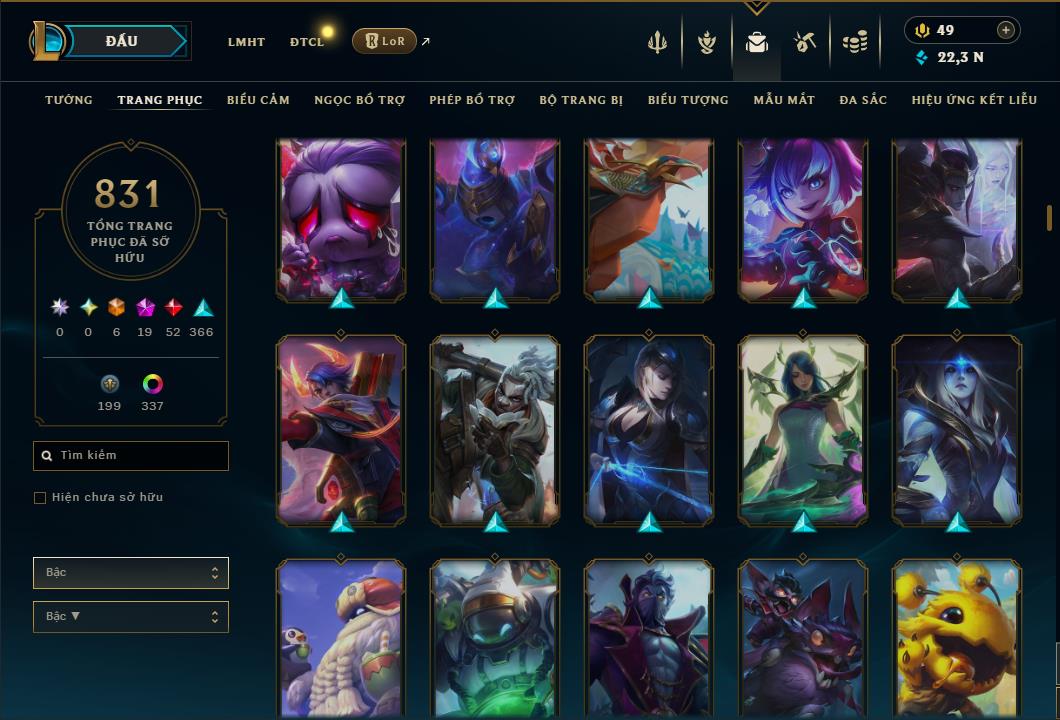Select the HIỆU ỨNG KẾT LIỄU tab

coord(975,100)
